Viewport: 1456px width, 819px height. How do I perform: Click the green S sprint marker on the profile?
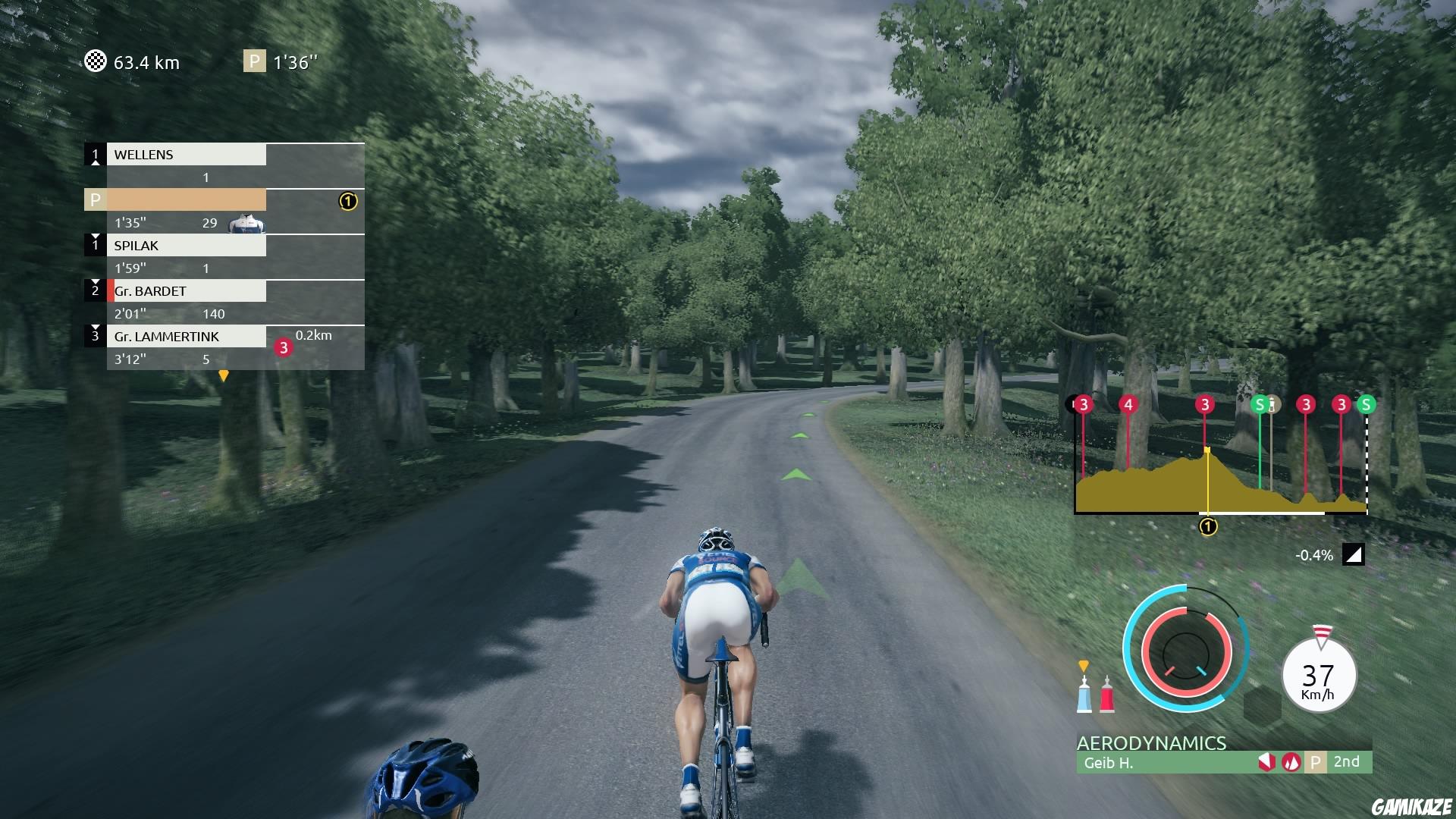tap(1260, 404)
